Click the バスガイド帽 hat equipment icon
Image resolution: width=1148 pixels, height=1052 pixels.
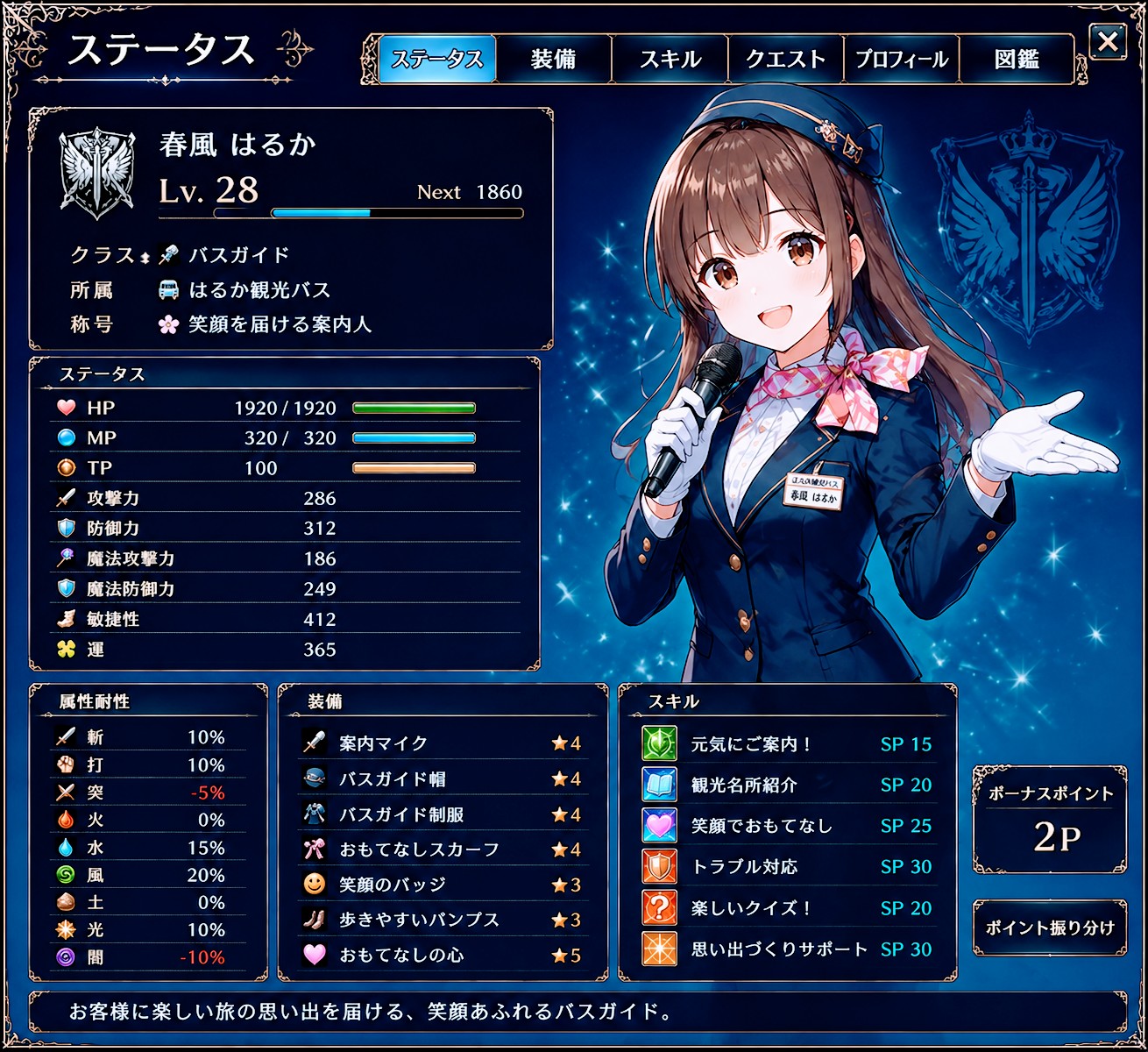tap(313, 778)
